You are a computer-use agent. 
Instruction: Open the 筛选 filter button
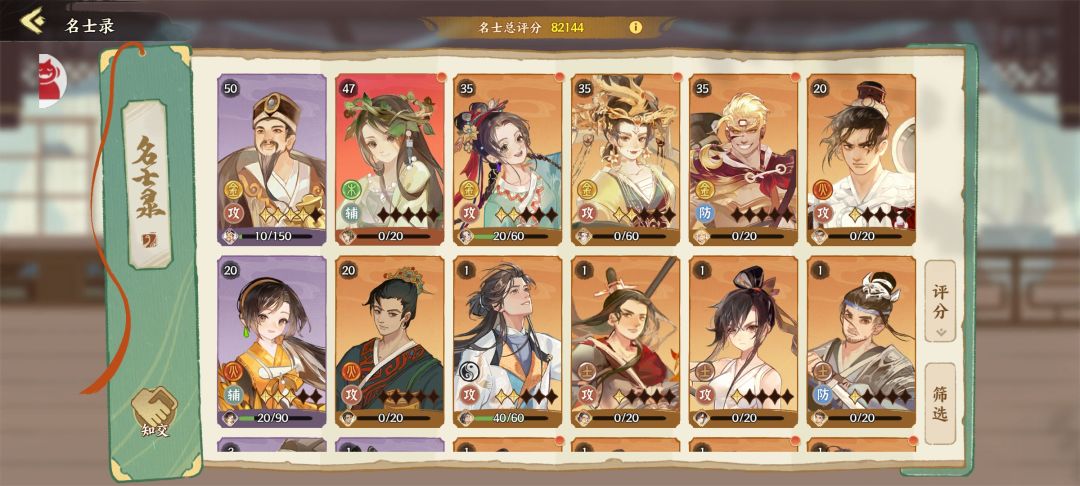click(939, 403)
